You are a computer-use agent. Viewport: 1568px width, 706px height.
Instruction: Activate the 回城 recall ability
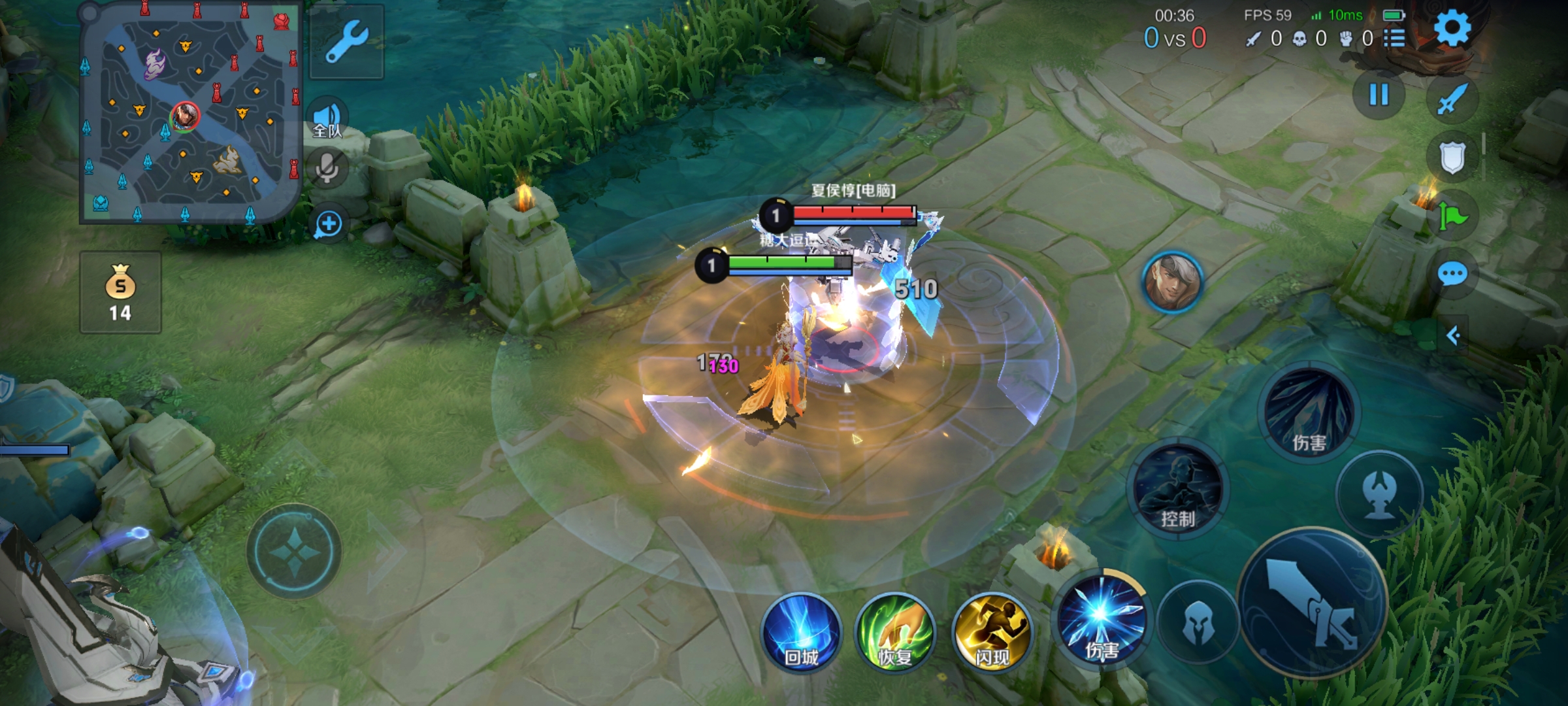click(x=802, y=633)
